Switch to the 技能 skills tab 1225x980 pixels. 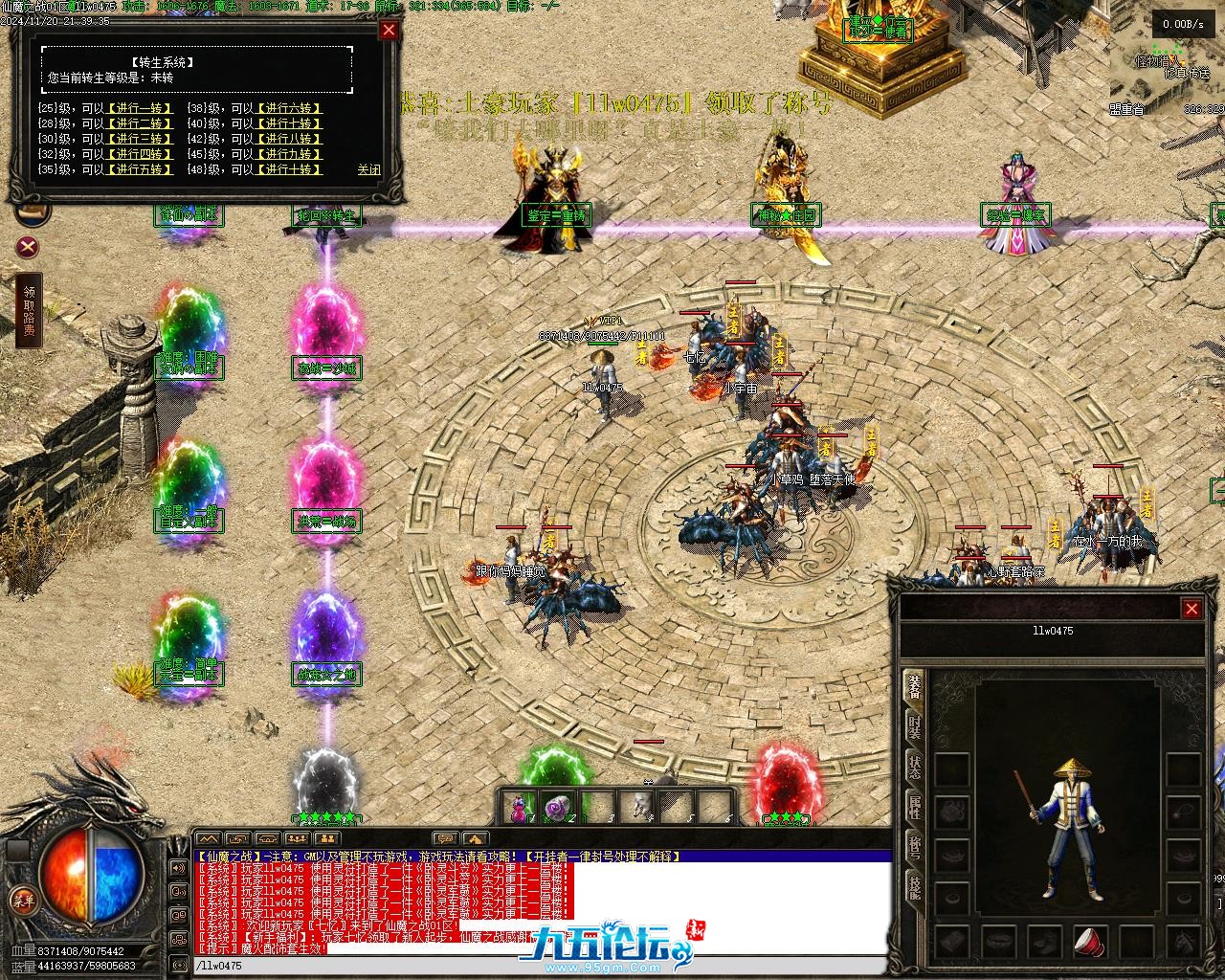coord(915,888)
